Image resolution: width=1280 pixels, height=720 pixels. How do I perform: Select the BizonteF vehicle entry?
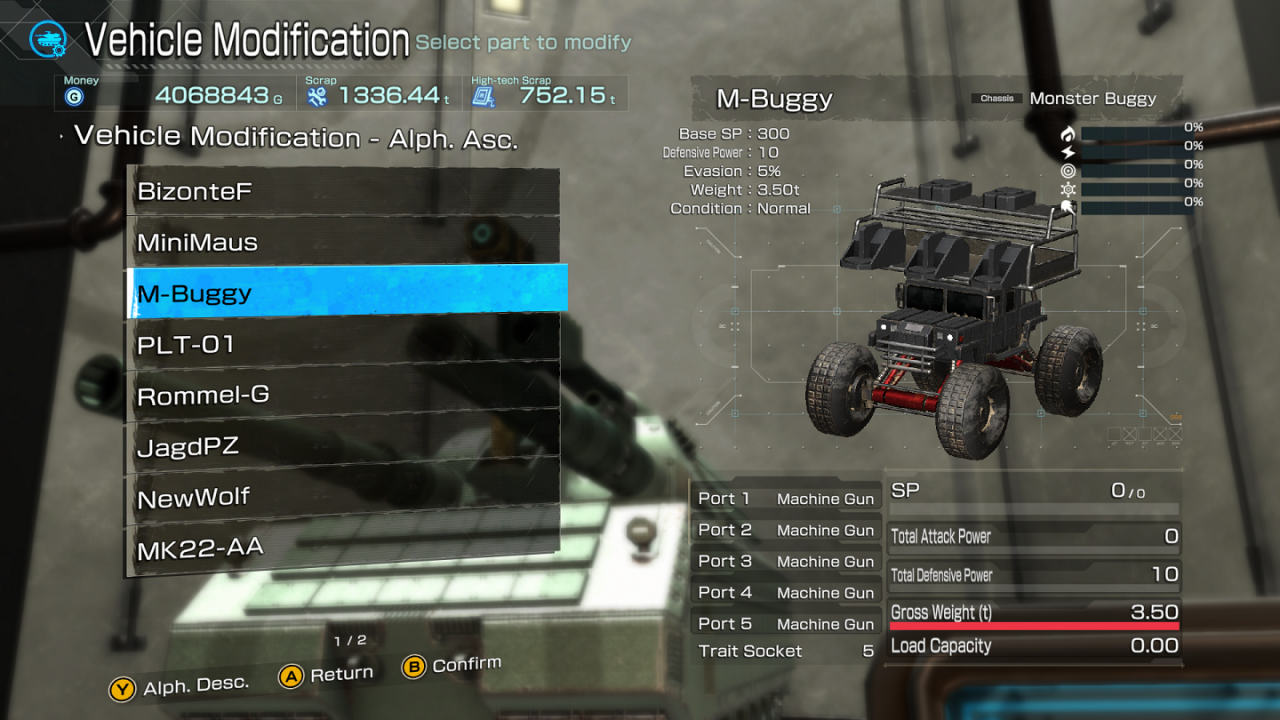[x=345, y=191]
